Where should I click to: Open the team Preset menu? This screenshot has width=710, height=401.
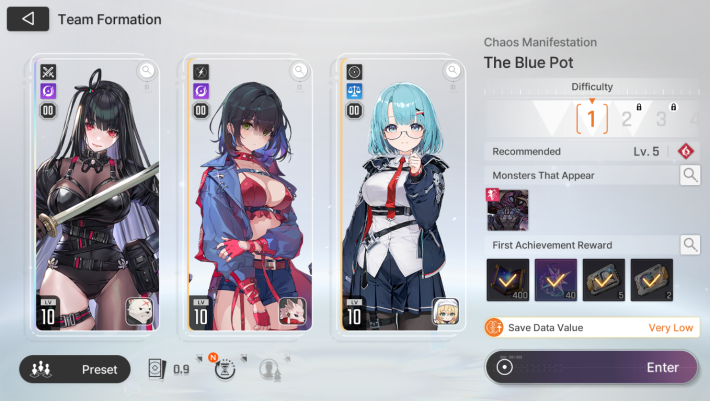pyautogui.click(x=75, y=369)
